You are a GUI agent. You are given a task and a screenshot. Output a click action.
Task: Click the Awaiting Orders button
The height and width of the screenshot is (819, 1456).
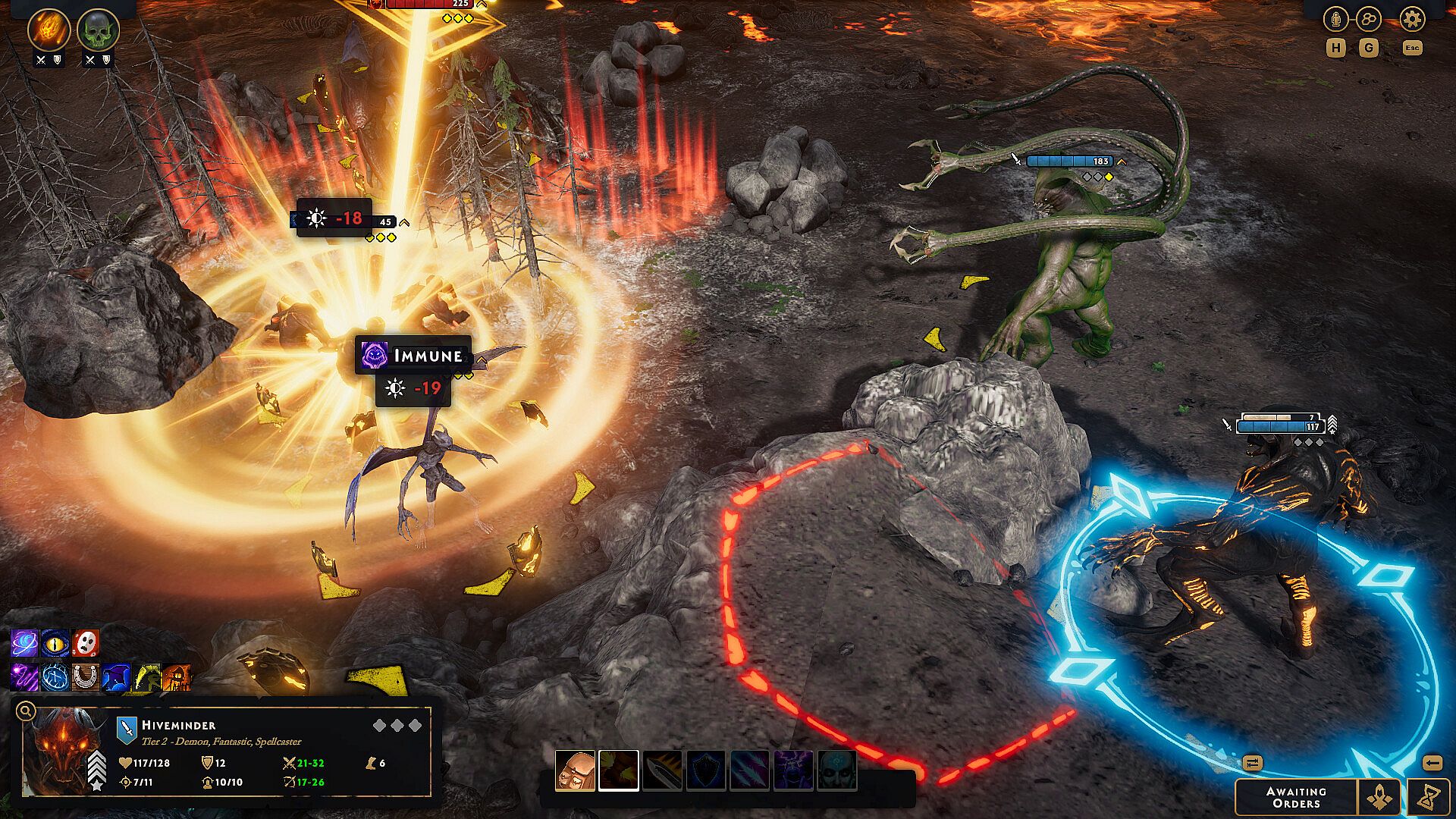(x=1296, y=797)
